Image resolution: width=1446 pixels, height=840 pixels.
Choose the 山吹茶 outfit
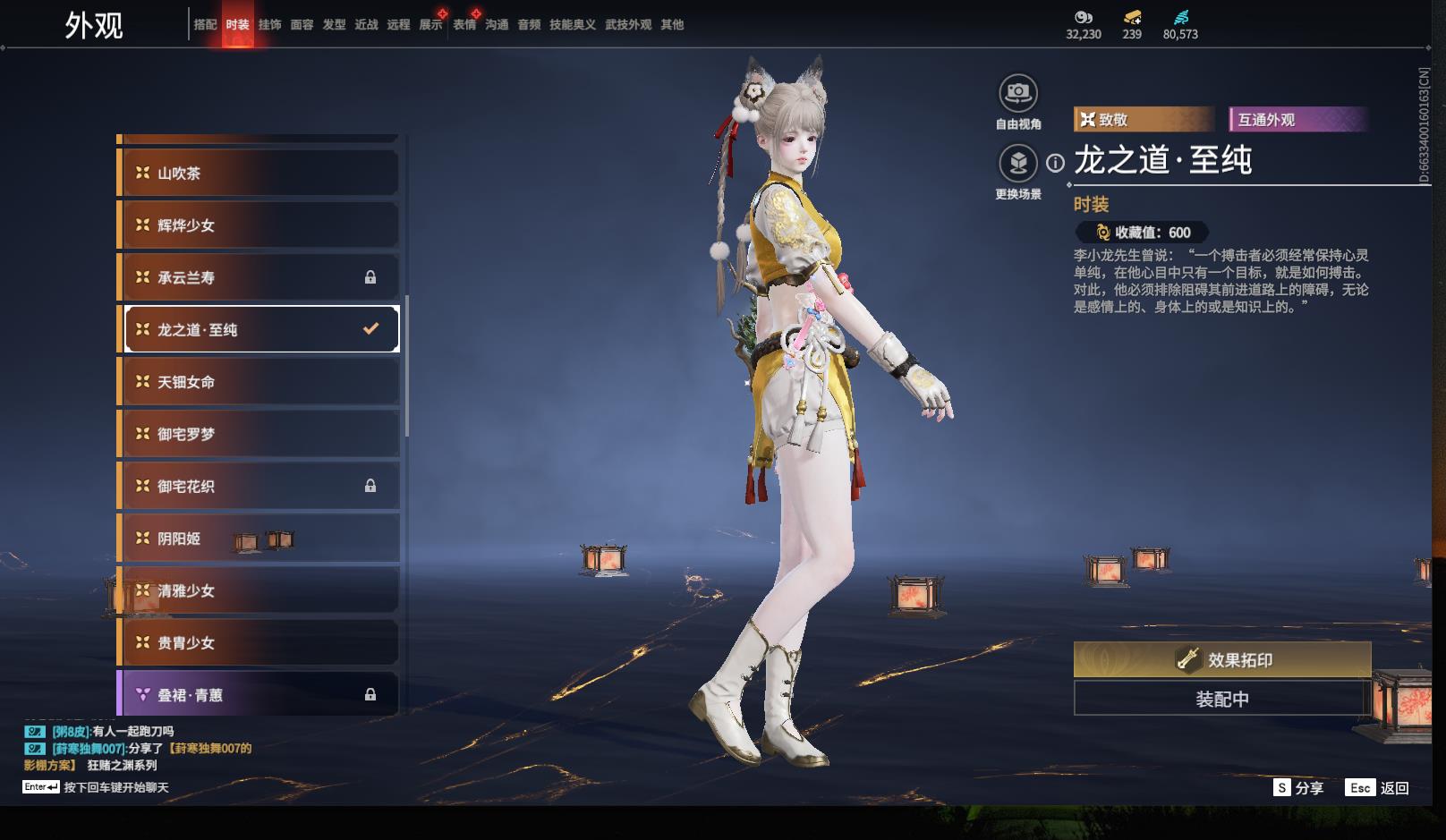tap(259, 174)
